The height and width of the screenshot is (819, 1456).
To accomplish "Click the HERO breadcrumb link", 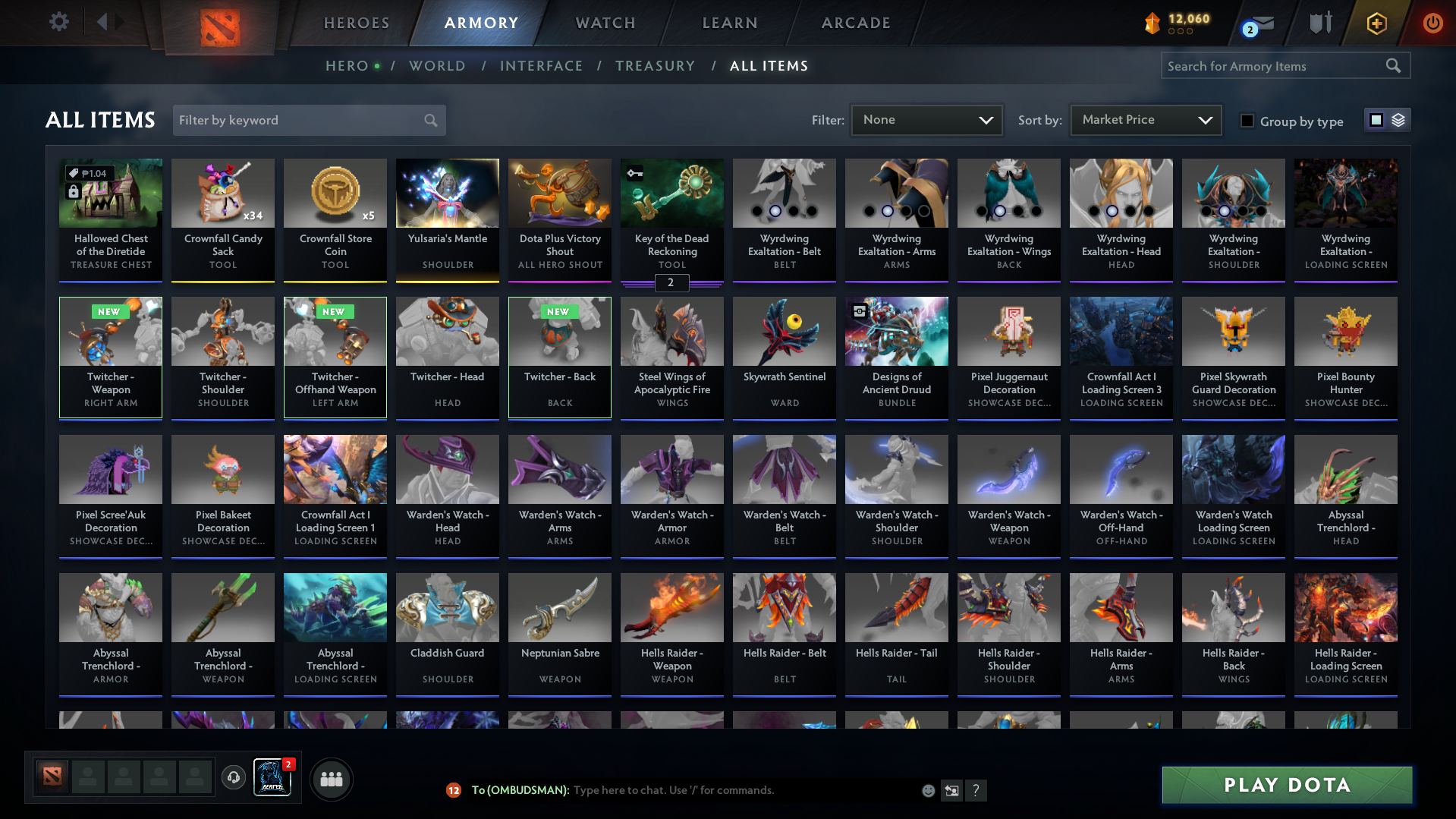I will tap(347, 66).
